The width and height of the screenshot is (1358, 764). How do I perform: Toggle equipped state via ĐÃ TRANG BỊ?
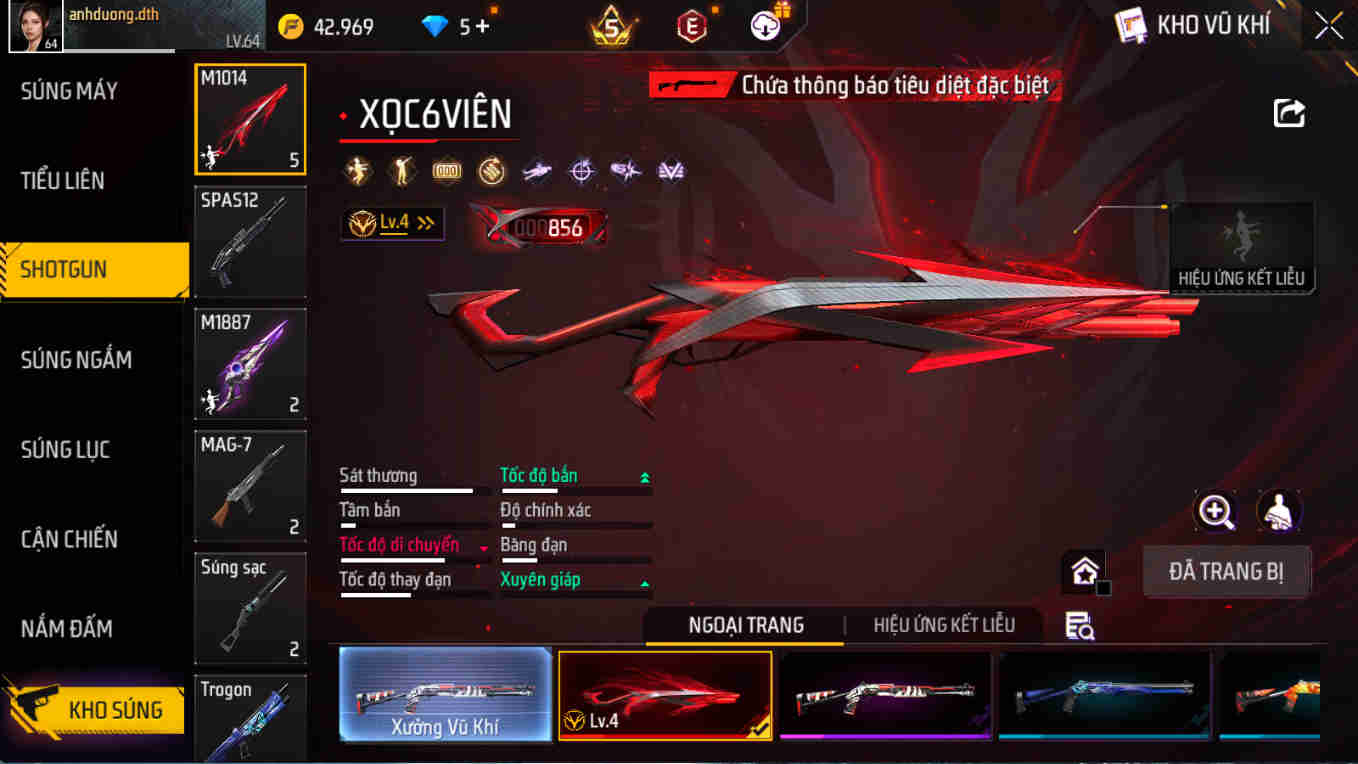tap(1226, 571)
